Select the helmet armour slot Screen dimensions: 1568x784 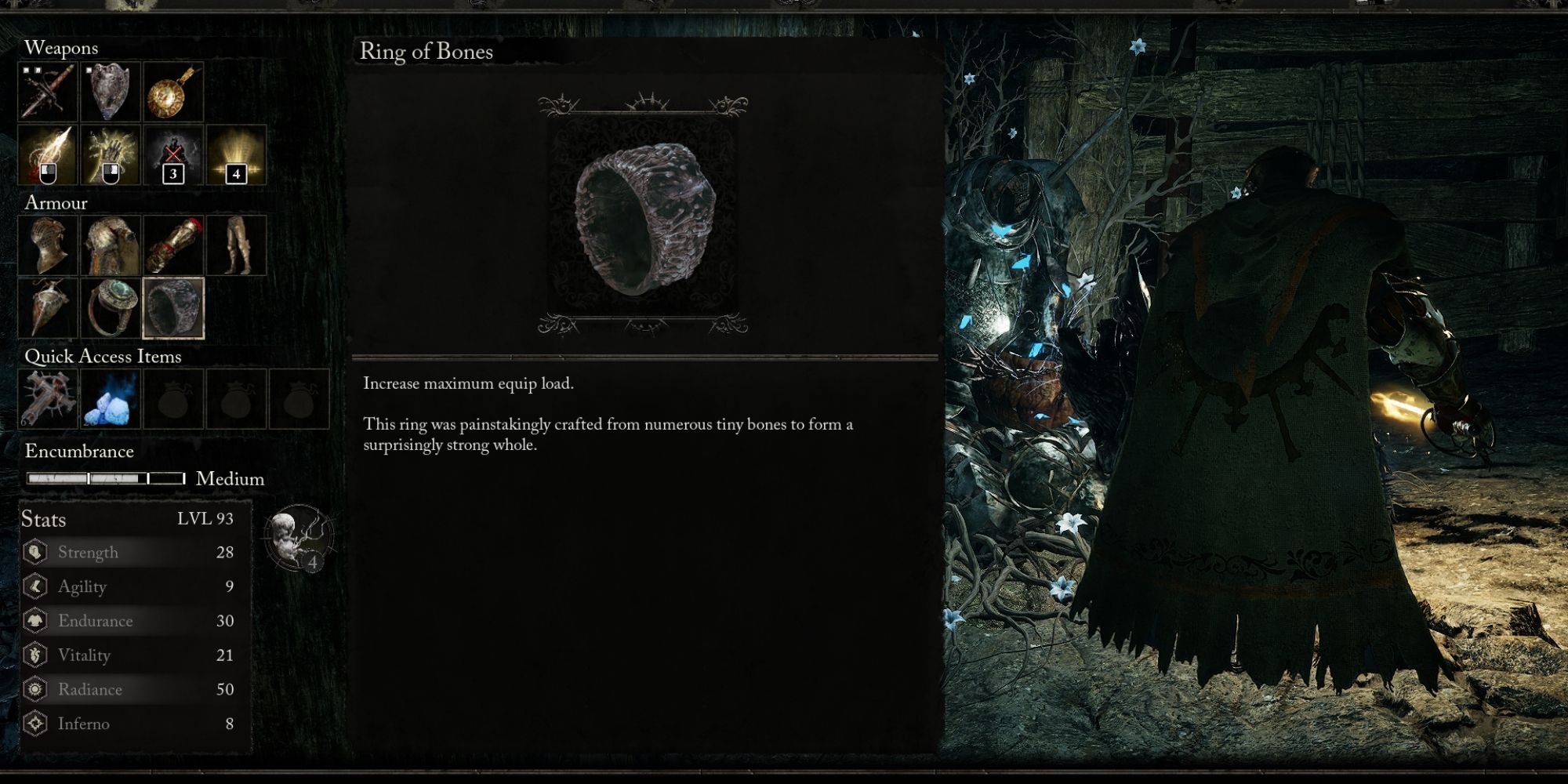tap(47, 245)
